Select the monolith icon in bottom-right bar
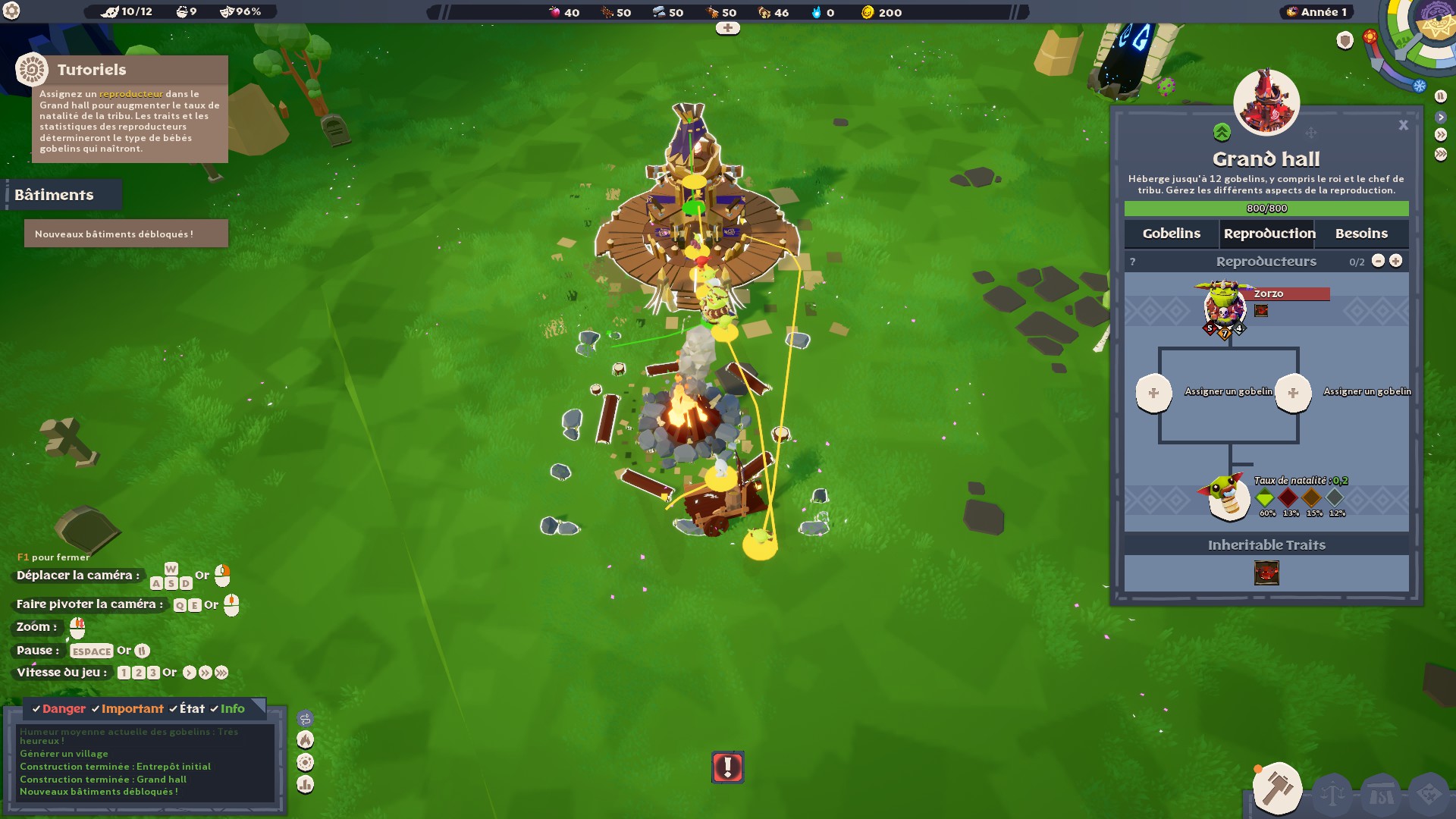Viewport: 1456px width, 819px height. click(1381, 793)
